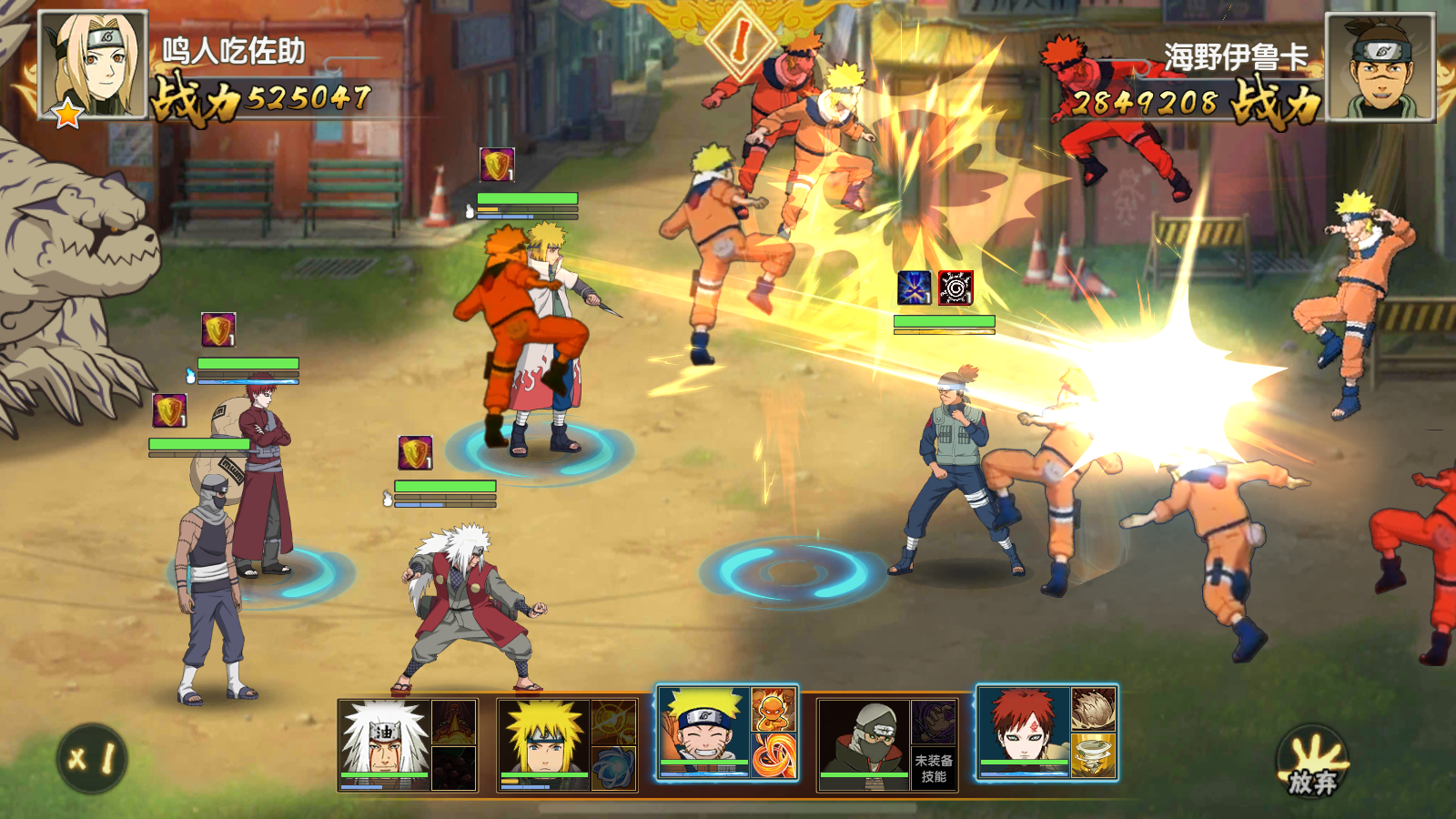Click the 未装备技能 empty skill slot
The height and width of the screenshot is (819, 1456).
point(934,767)
